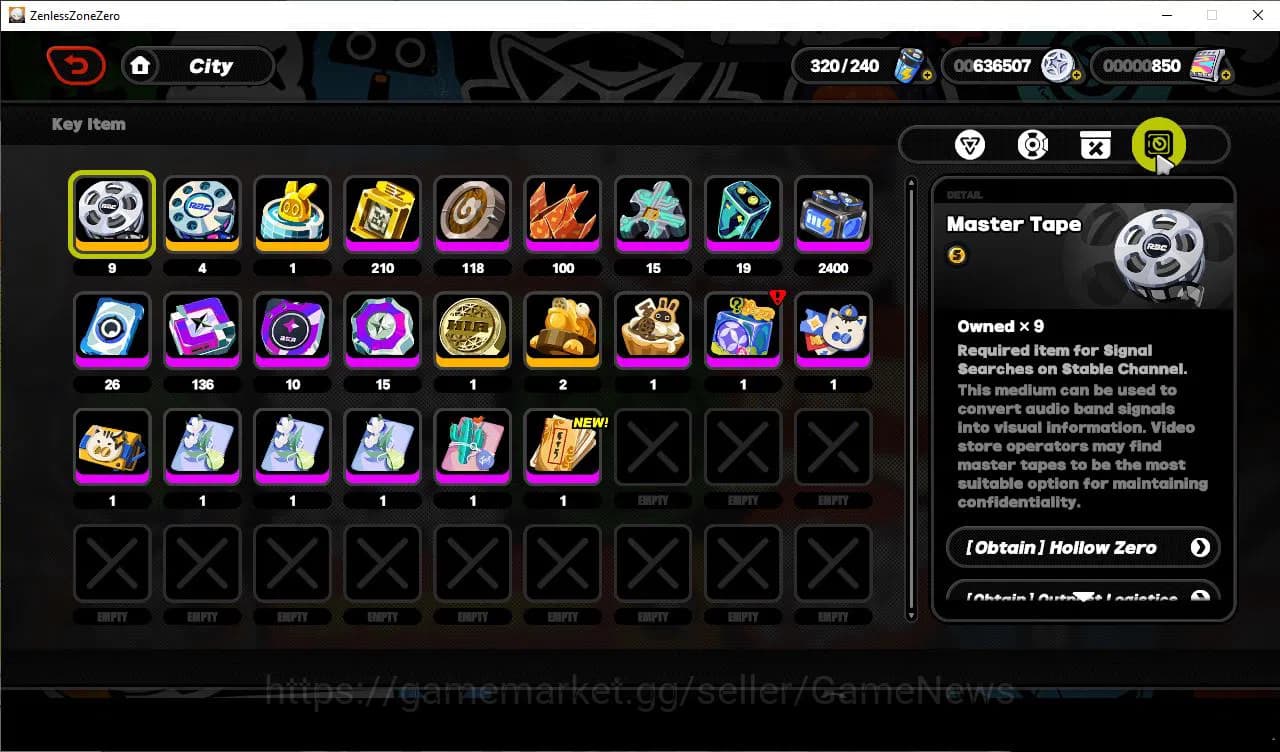The width and height of the screenshot is (1280, 752).
Task: Select the Master Tape item thumbnail
Action: point(112,213)
